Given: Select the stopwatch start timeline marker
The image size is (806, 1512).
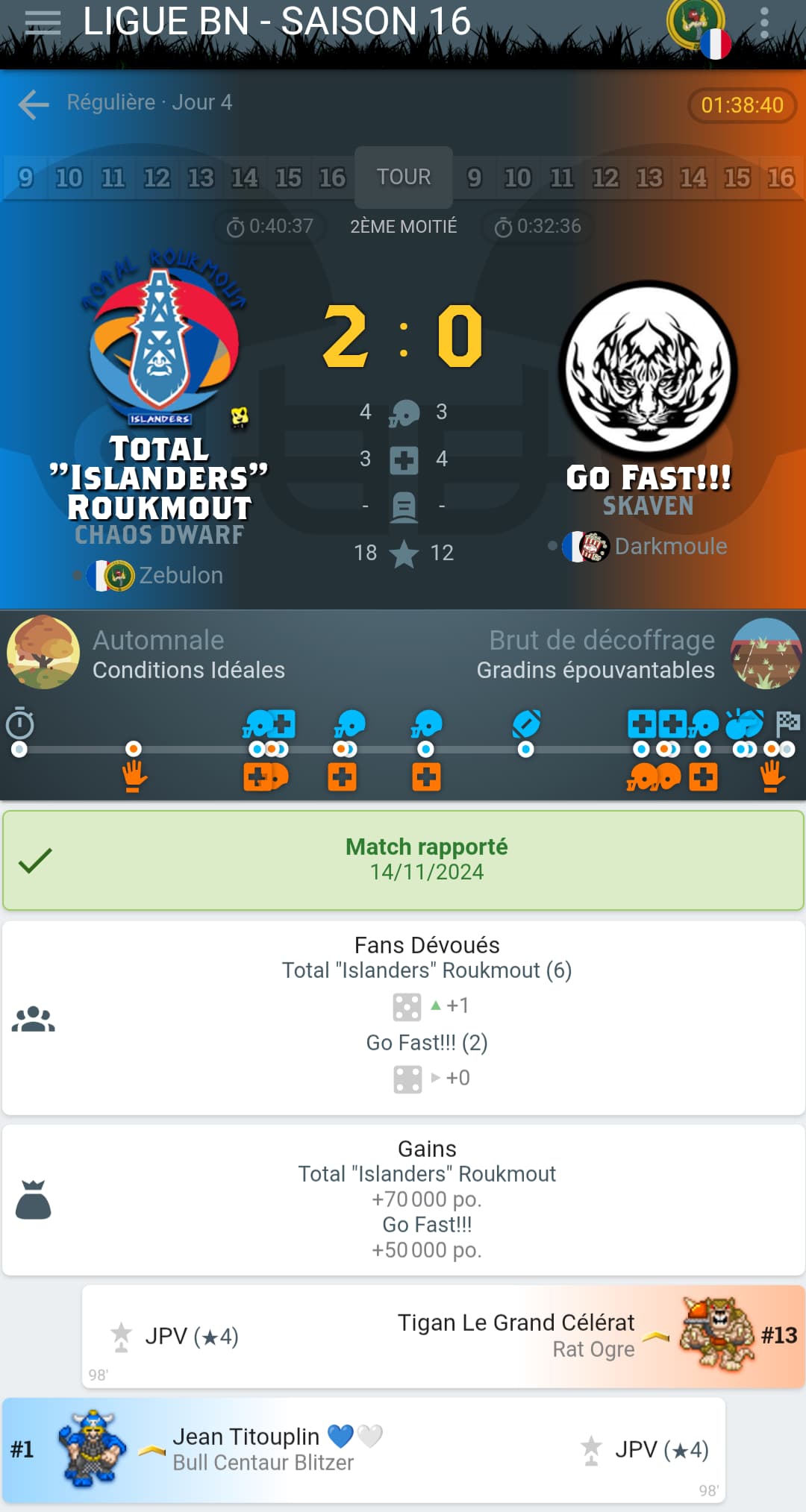Looking at the screenshot, I should (20, 724).
